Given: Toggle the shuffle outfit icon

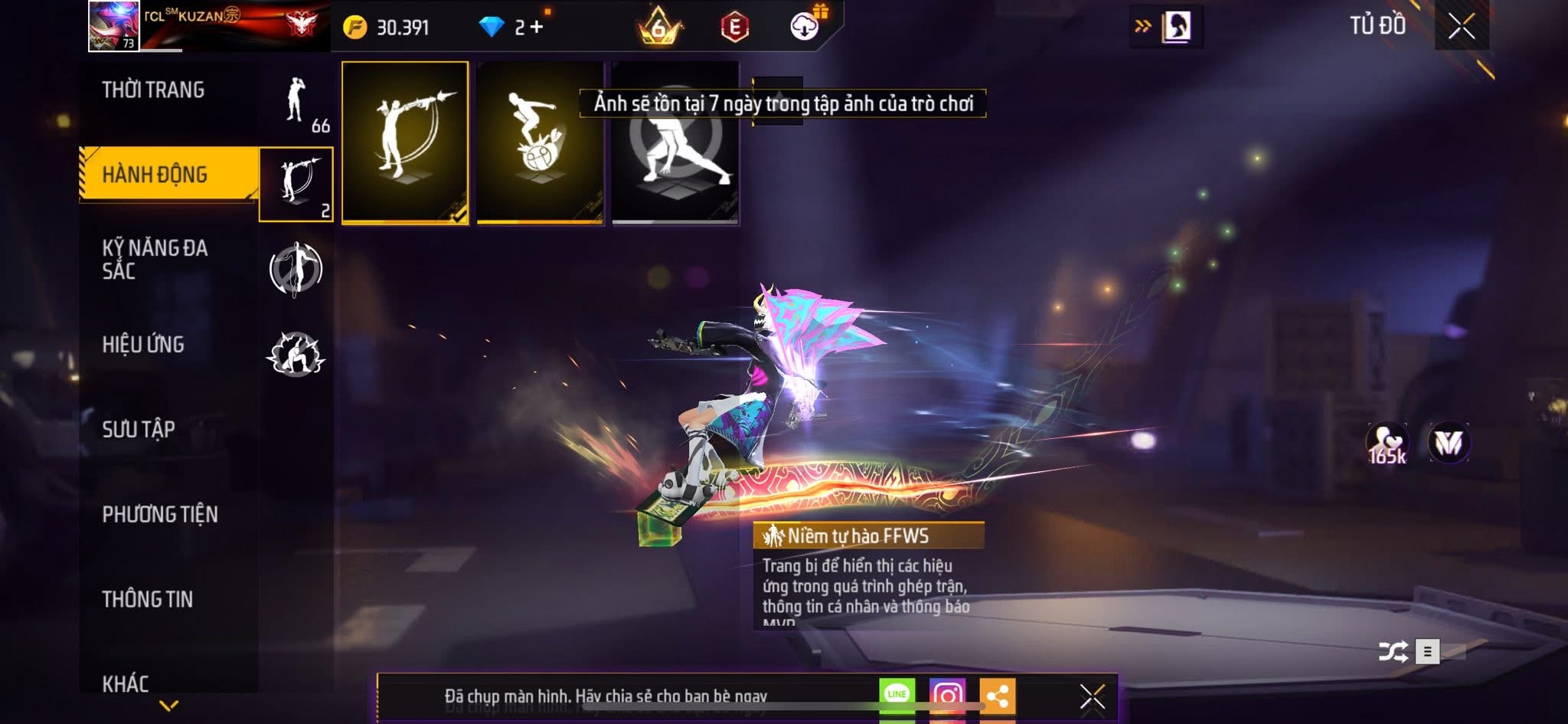Looking at the screenshot, I should tap(1393, 652).
